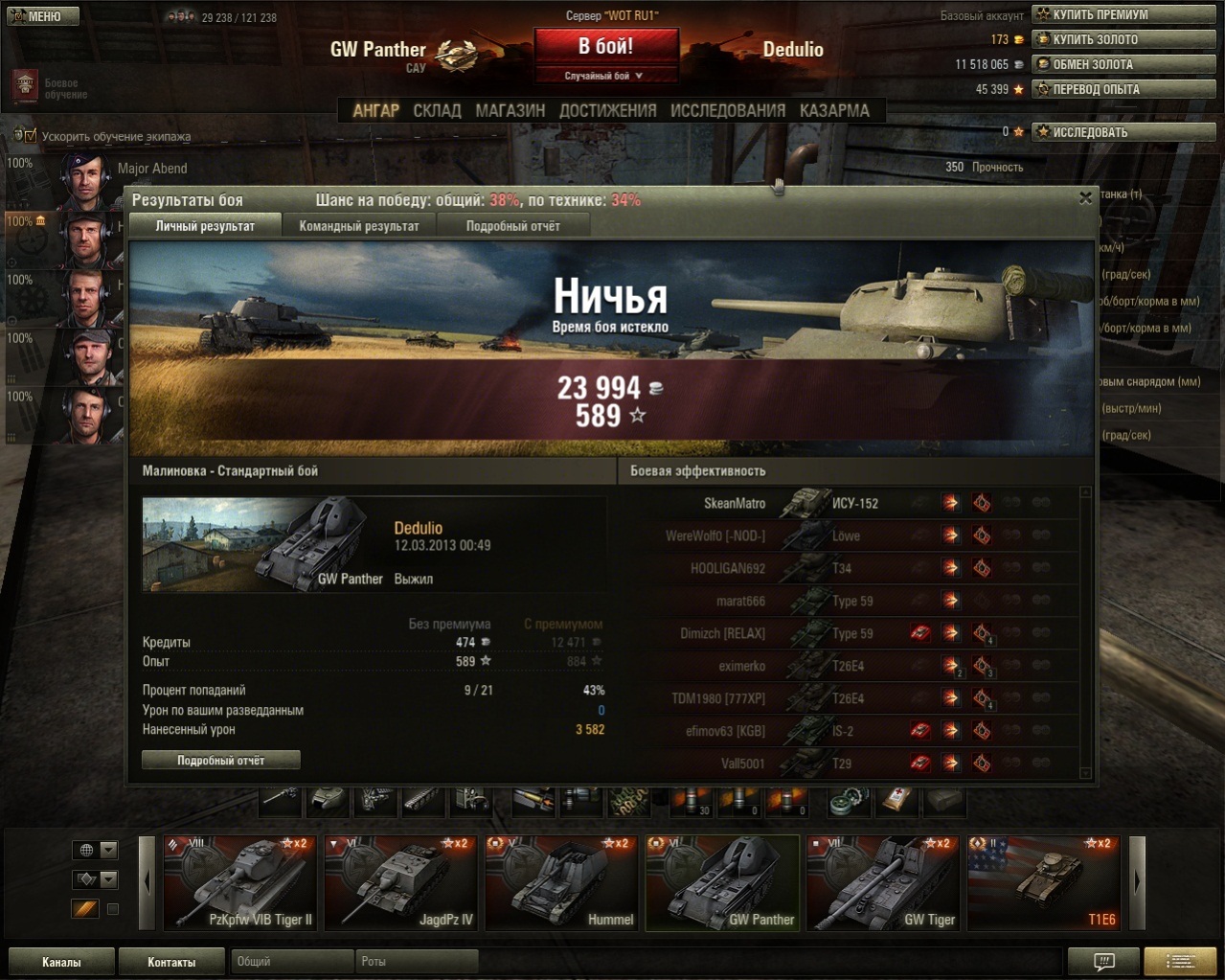
Task: Click the Подробный отчёт button below stats
Action: pos(221,761)
